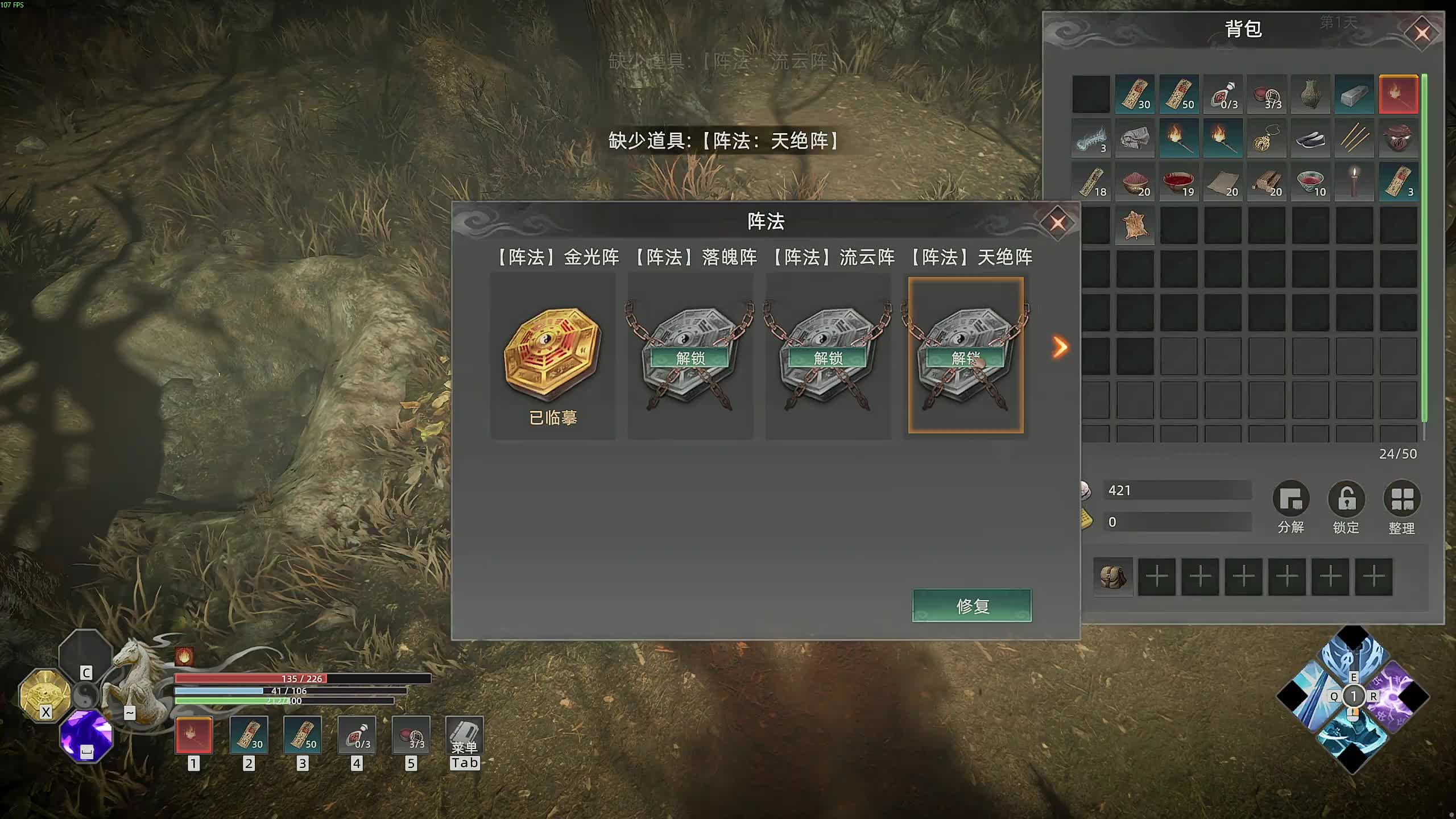Select the silver ingot in the backpack
This screenshot has height=819, width=1456.
[x=1354, y=94]
